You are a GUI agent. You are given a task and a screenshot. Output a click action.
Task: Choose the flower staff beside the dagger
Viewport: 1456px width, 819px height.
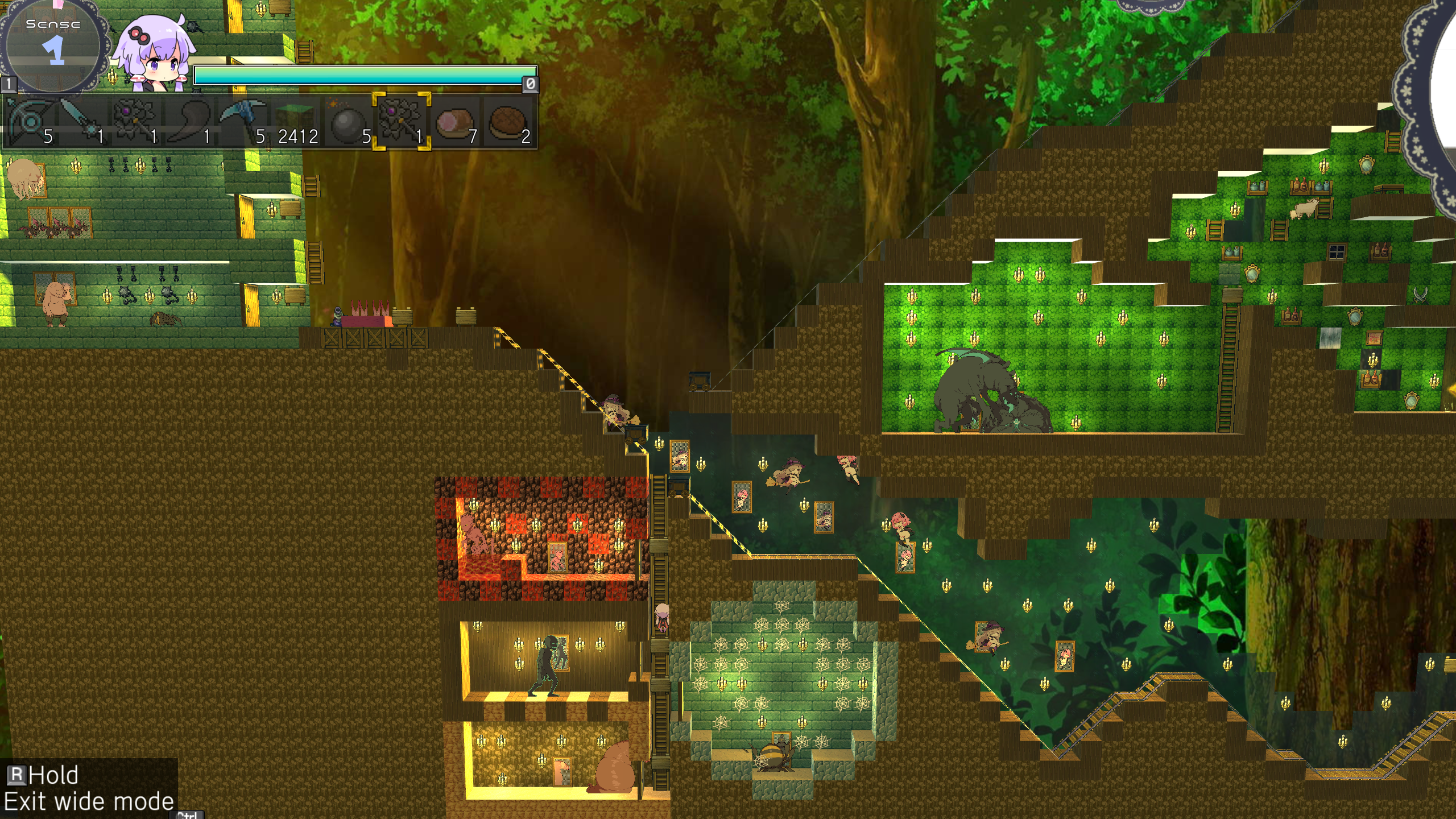tap(135, 122)
